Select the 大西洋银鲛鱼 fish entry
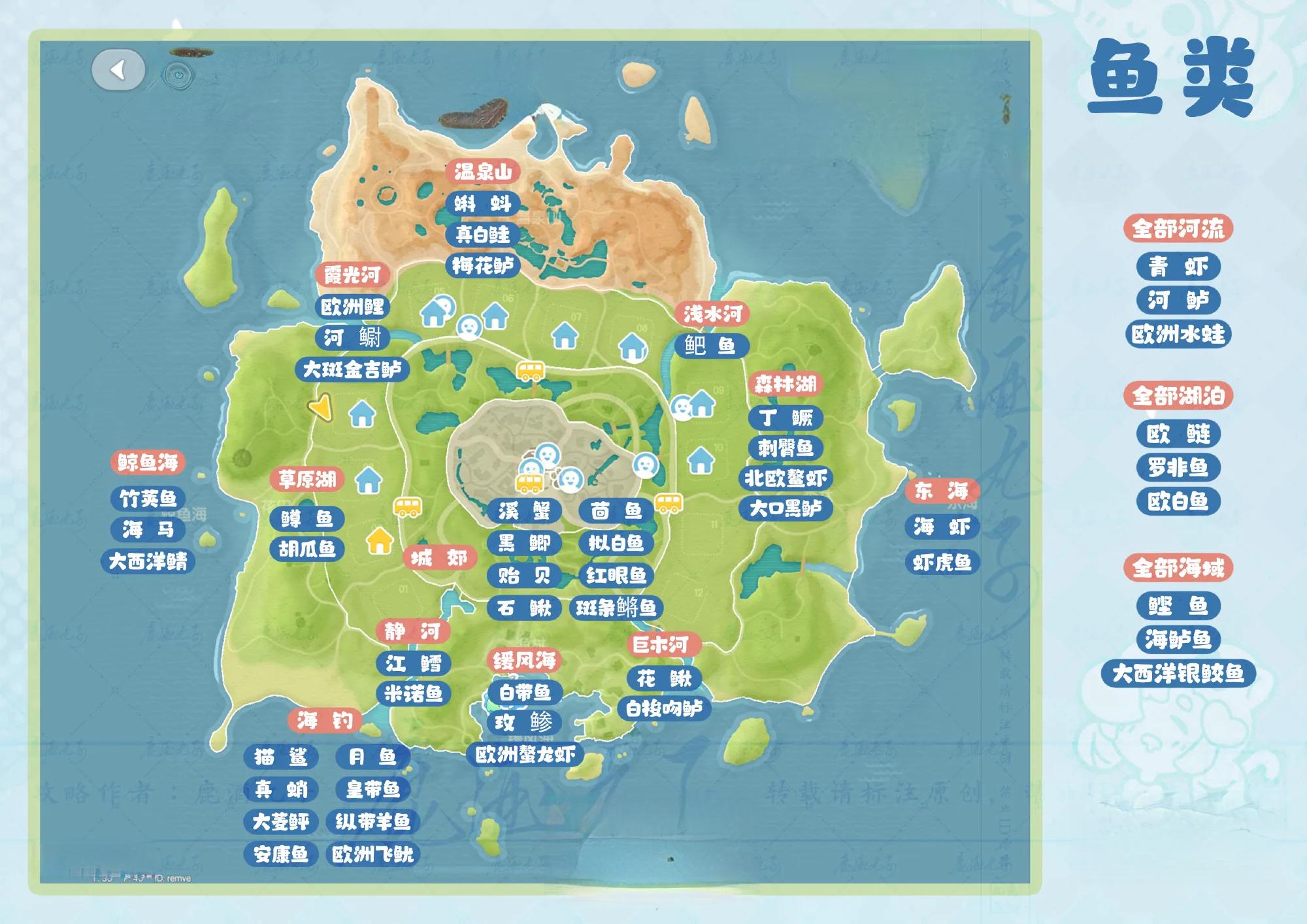The image size is (1307, 924). coord(1178,674)
